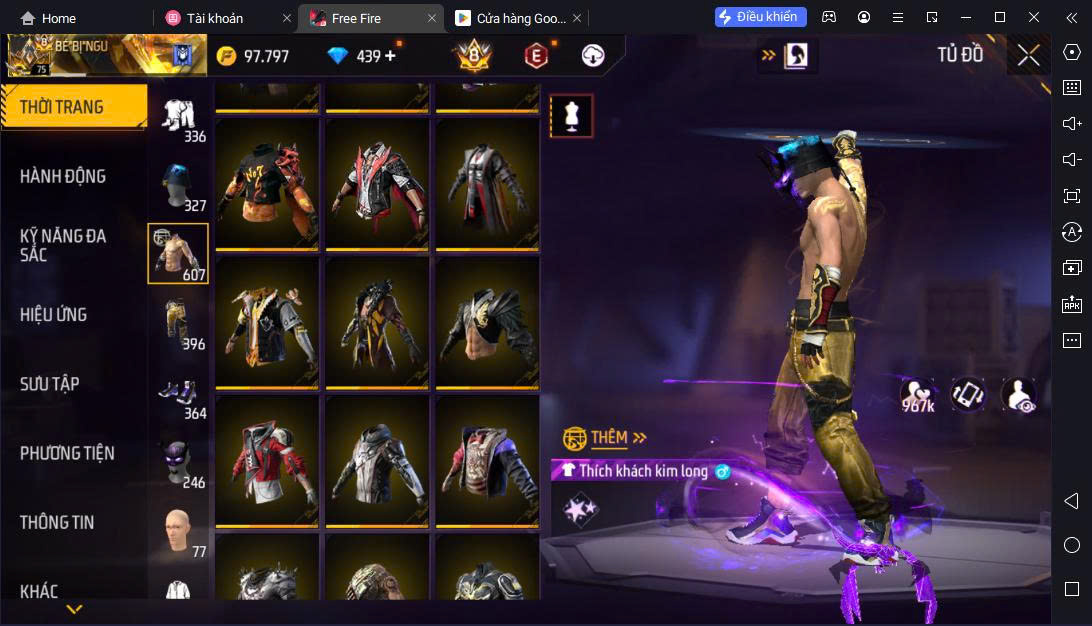Show the THÔNG TIN category
The image size is (1092, 626).
point(57,522)
